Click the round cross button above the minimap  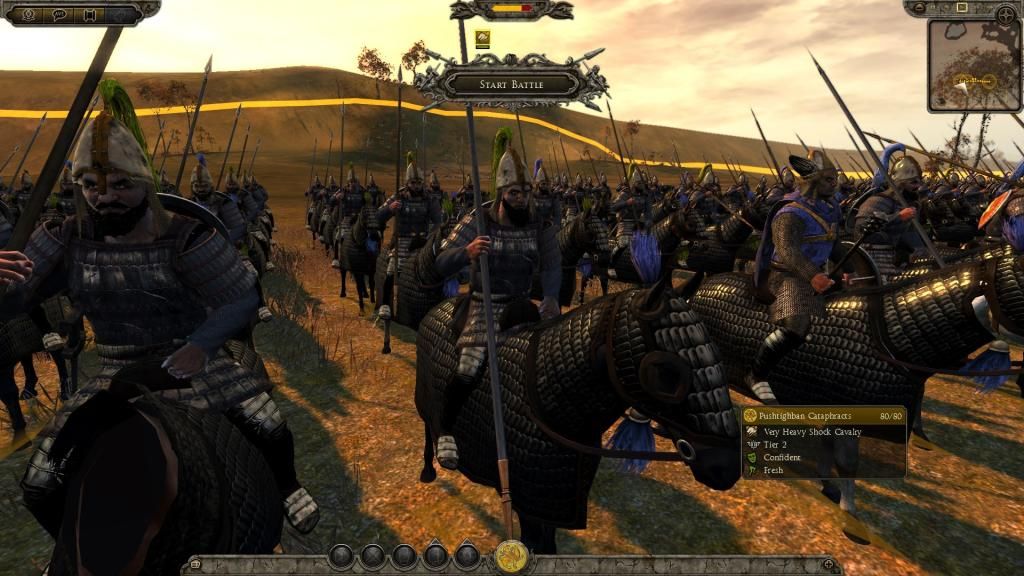tap(1006, 14)
